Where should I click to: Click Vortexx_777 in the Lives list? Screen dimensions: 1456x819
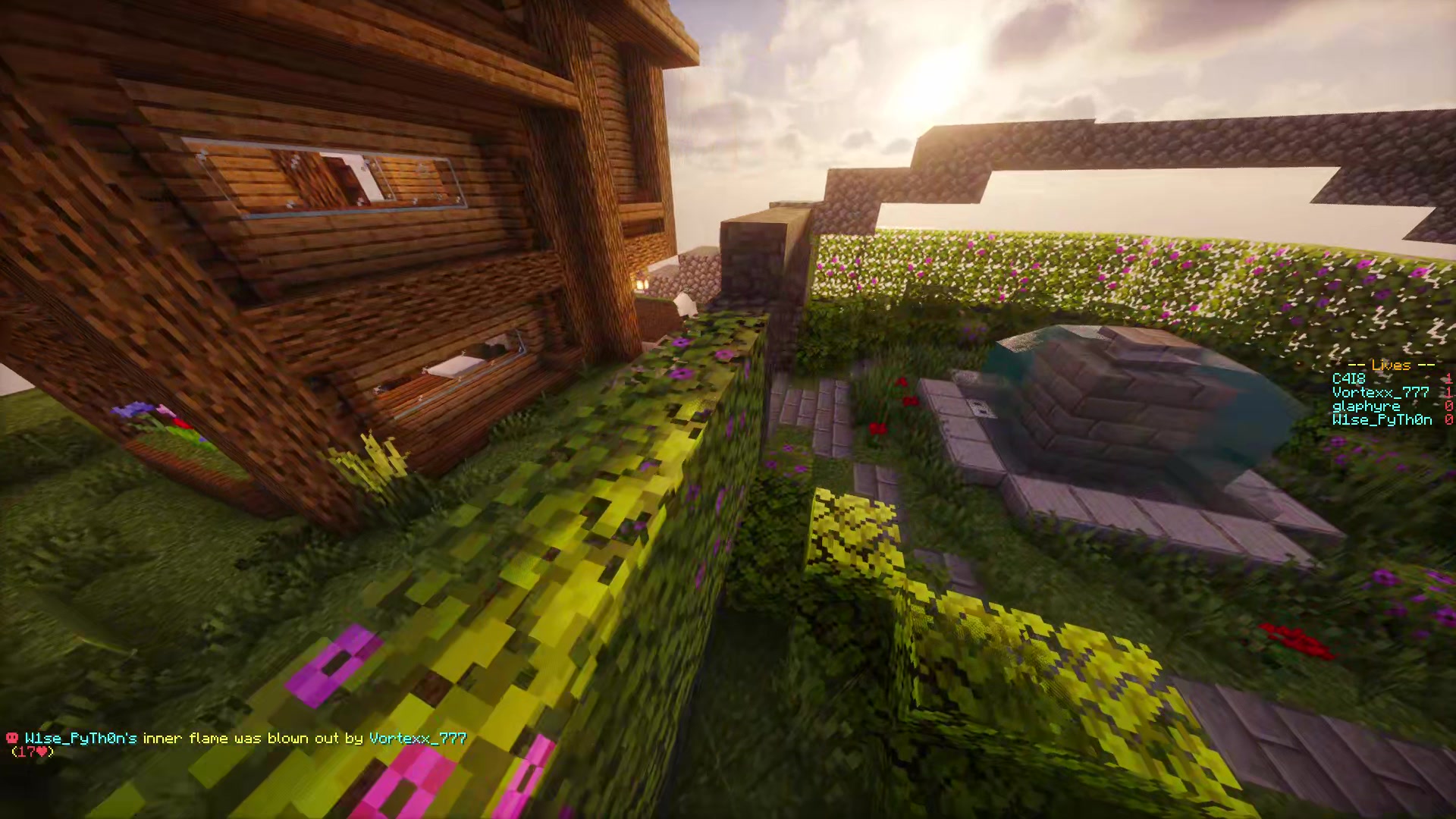pos(1380,392)
